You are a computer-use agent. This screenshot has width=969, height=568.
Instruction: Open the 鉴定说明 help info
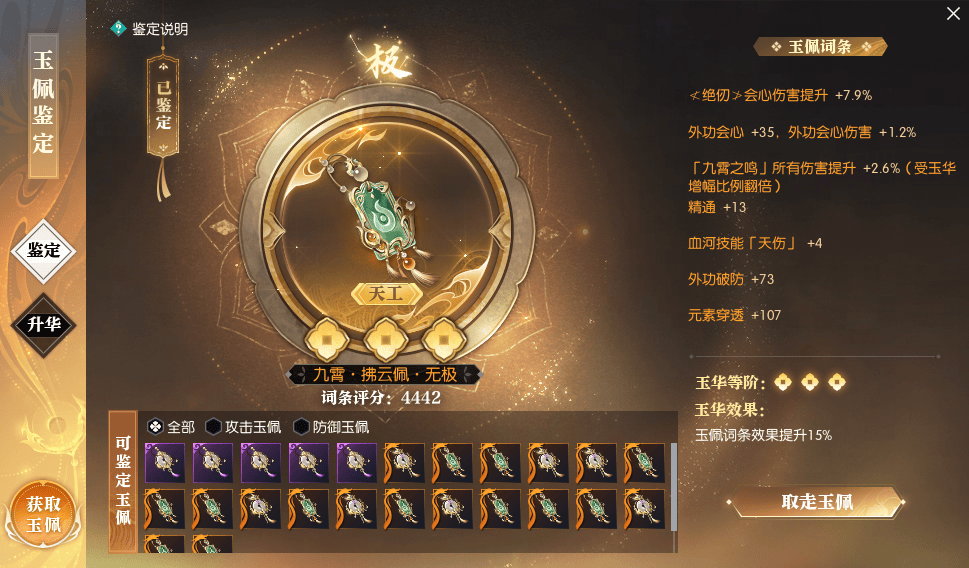pos(150,29)
